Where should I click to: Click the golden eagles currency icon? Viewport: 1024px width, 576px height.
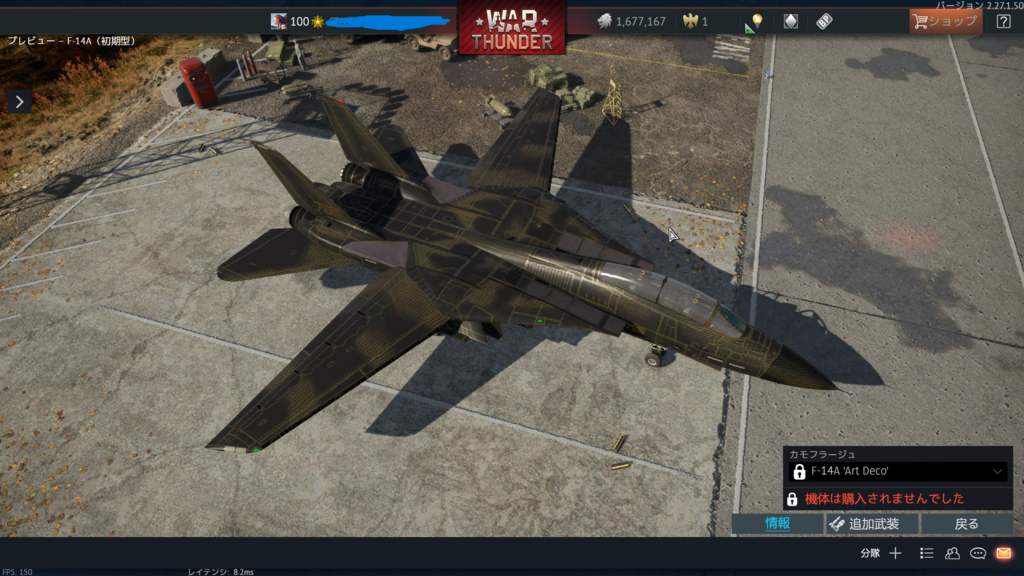689,21
